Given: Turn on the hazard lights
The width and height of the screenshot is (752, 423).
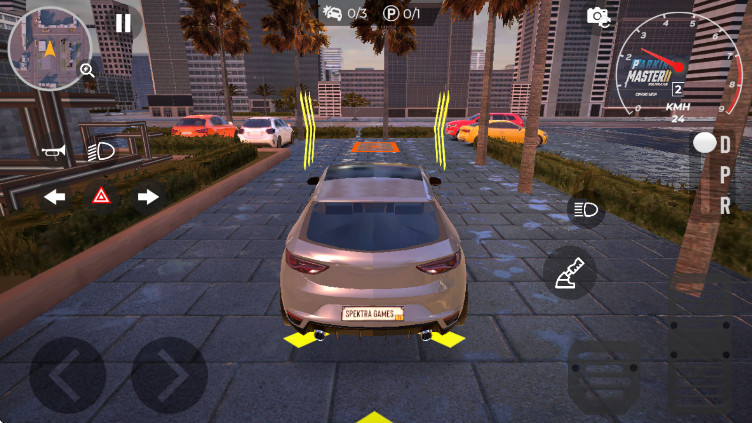Looking at the screenshot, I should (102, 197).
